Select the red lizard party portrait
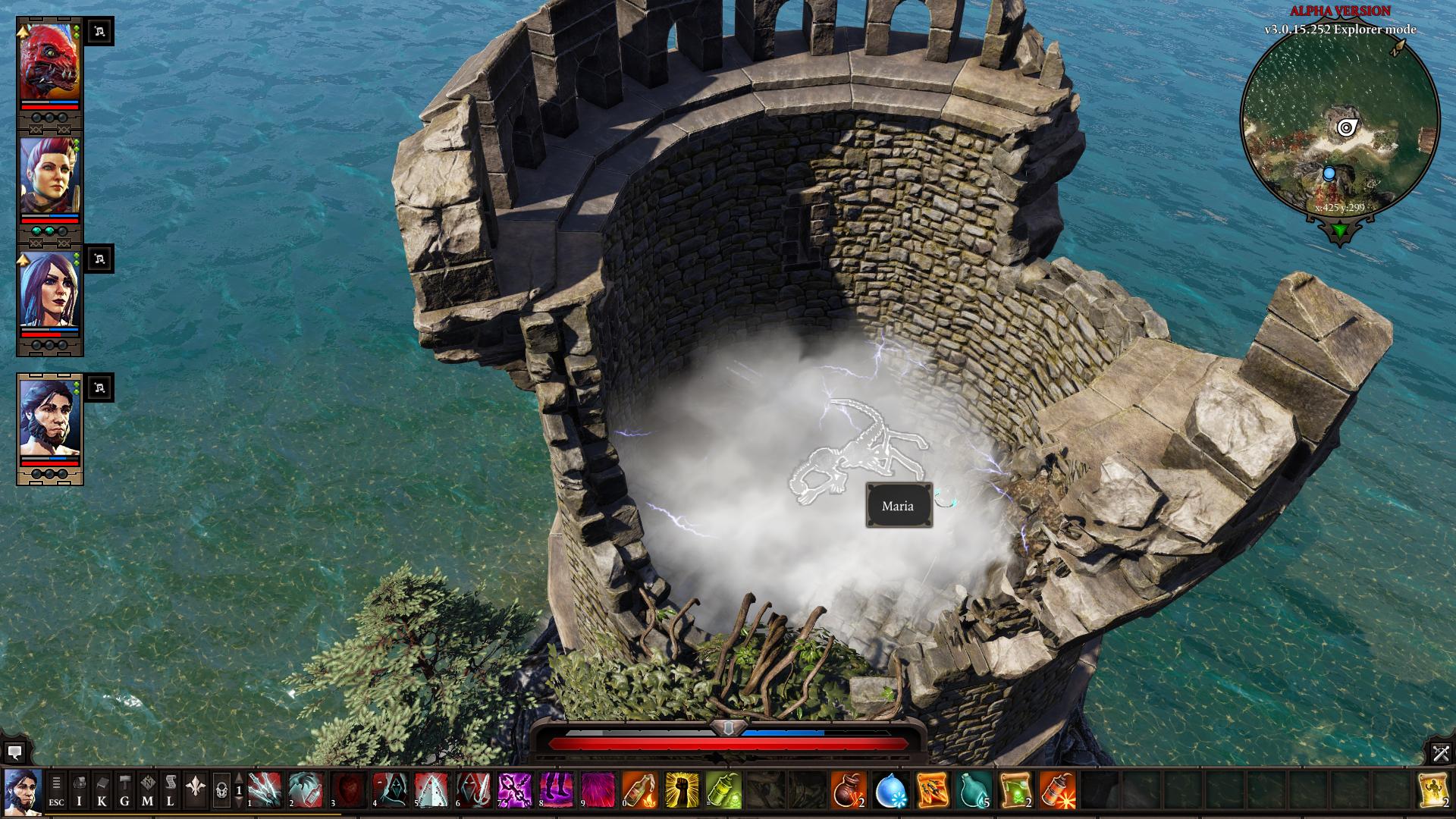 (49, 62)
